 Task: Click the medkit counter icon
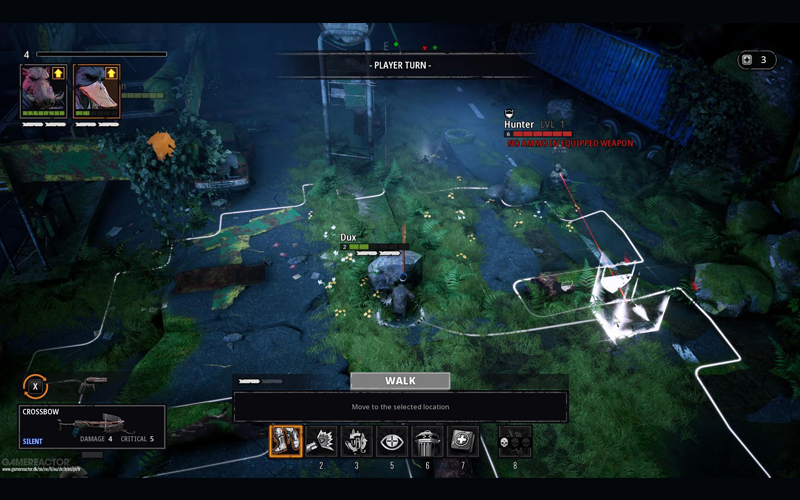pos(745,60)
